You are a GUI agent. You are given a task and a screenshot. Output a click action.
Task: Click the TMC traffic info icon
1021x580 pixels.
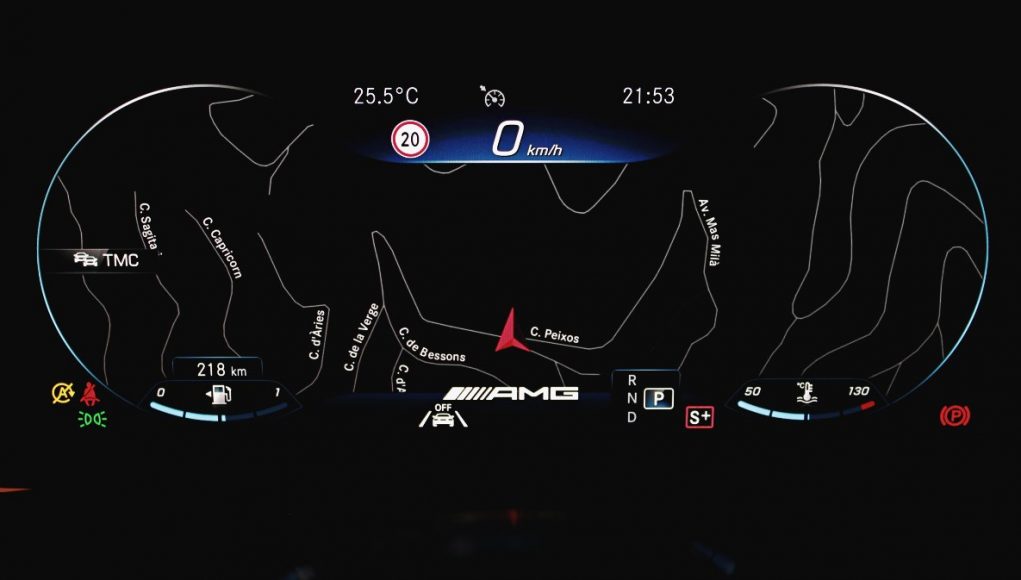click(86, 260)
